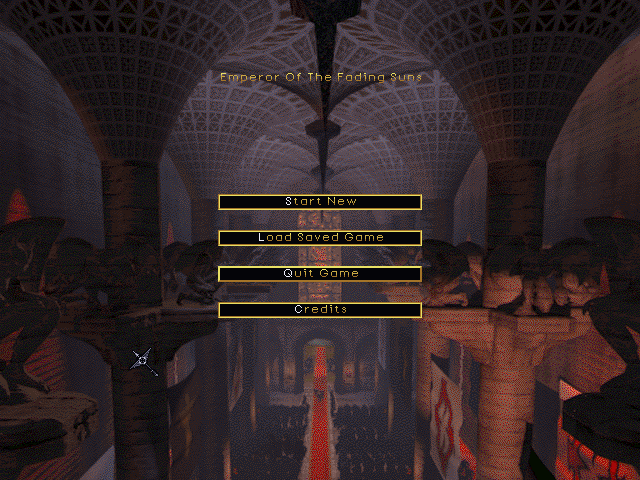Image resolution: width=640 pixels, height=480 pixels.
Task: Open the Load Saved Game menu
Action: pos(320,238)
